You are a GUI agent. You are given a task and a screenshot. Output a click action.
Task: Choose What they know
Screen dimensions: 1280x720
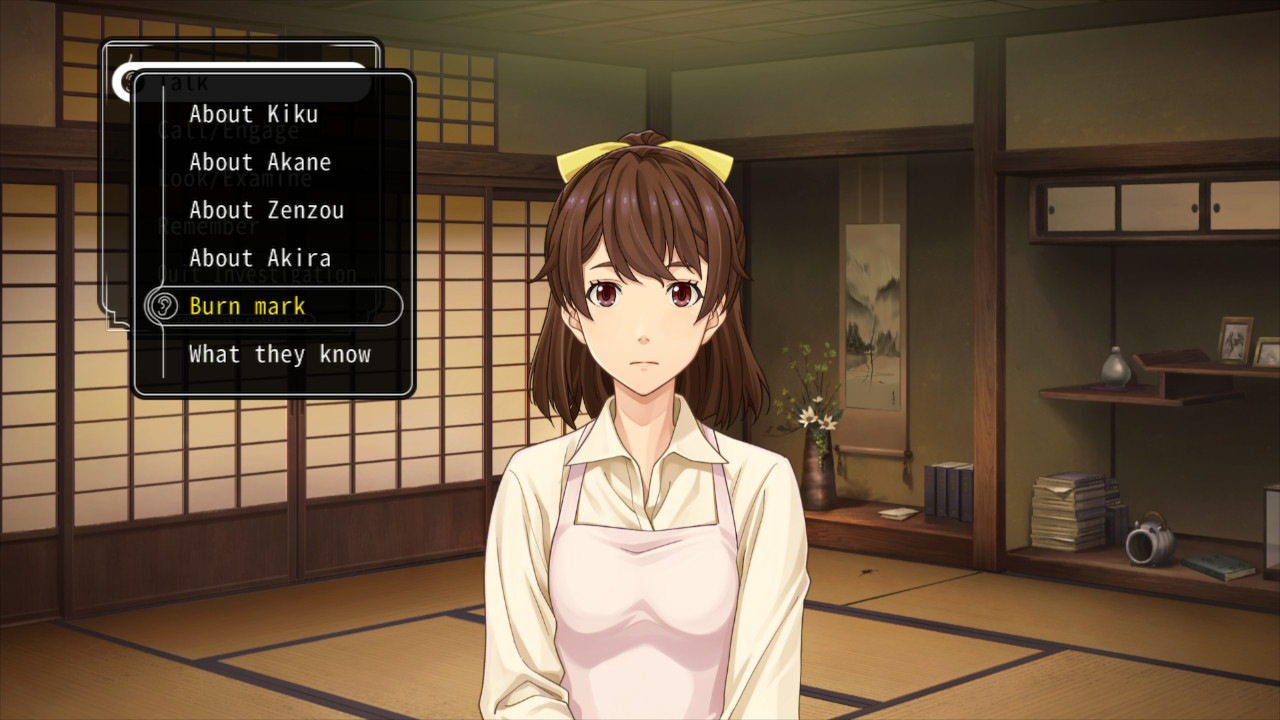click(279, 354)
